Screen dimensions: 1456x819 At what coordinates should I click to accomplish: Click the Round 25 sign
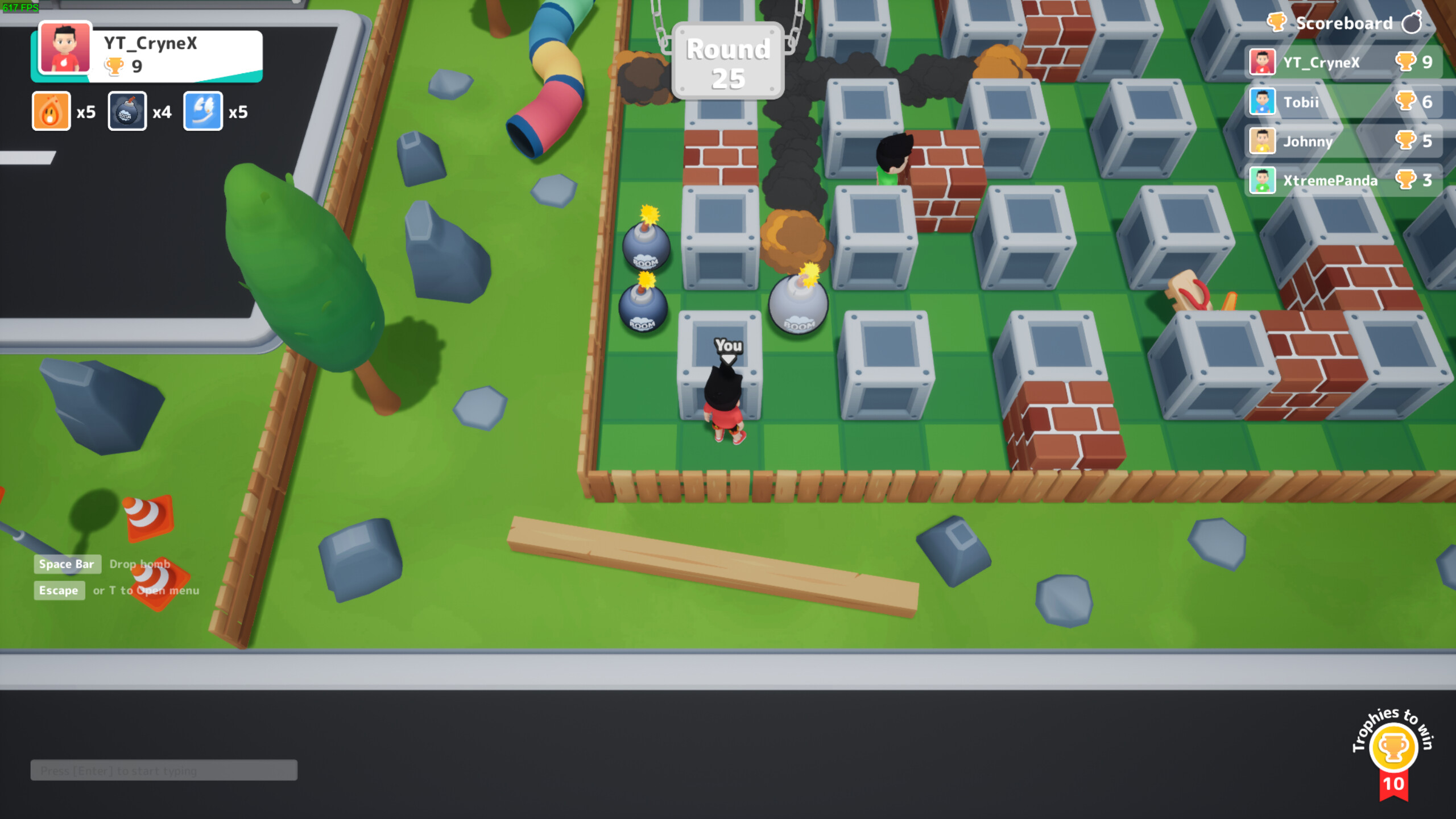point(728,61)
